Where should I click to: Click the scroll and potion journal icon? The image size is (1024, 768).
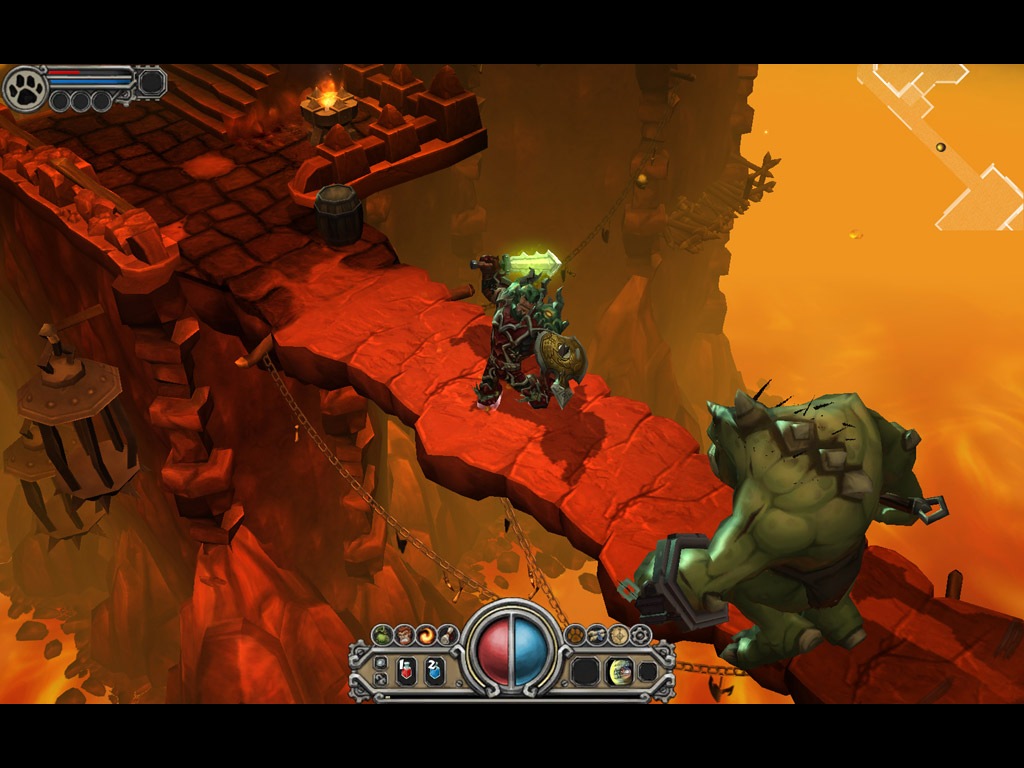597,634
